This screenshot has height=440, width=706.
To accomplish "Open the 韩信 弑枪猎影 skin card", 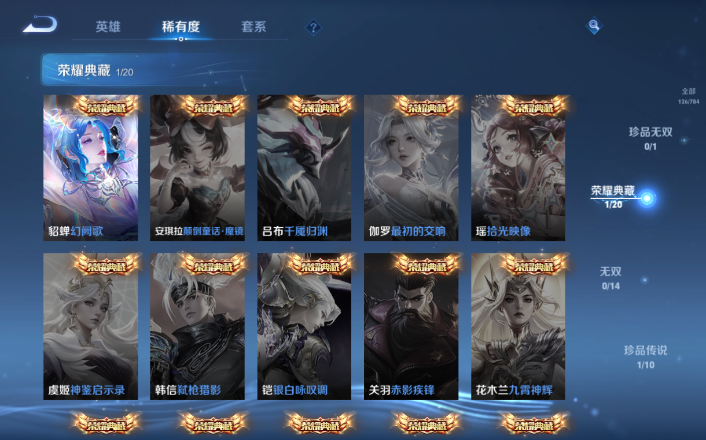I will click(197, 326).
